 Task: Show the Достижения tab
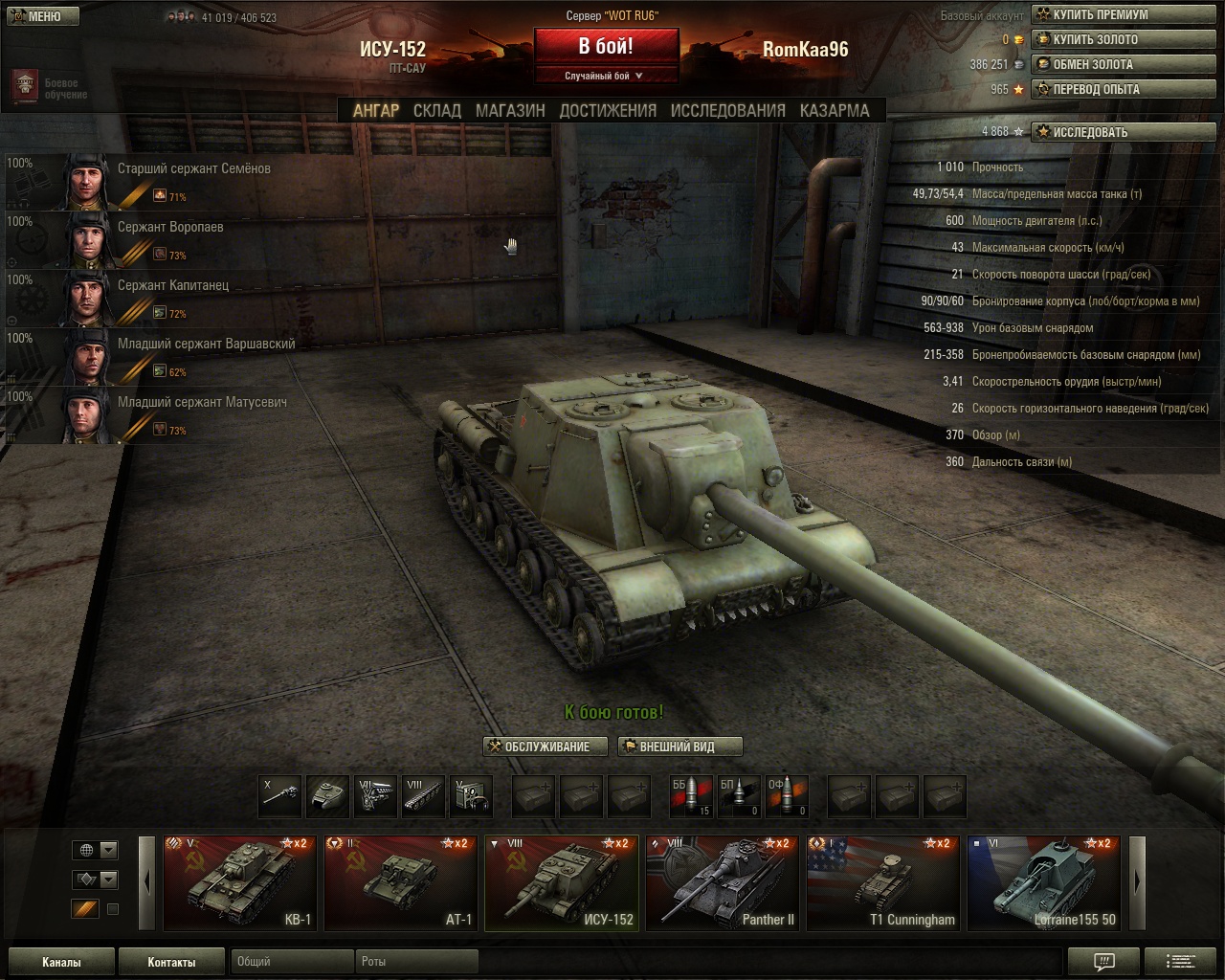pyautogui.click(x=608, y=110)
